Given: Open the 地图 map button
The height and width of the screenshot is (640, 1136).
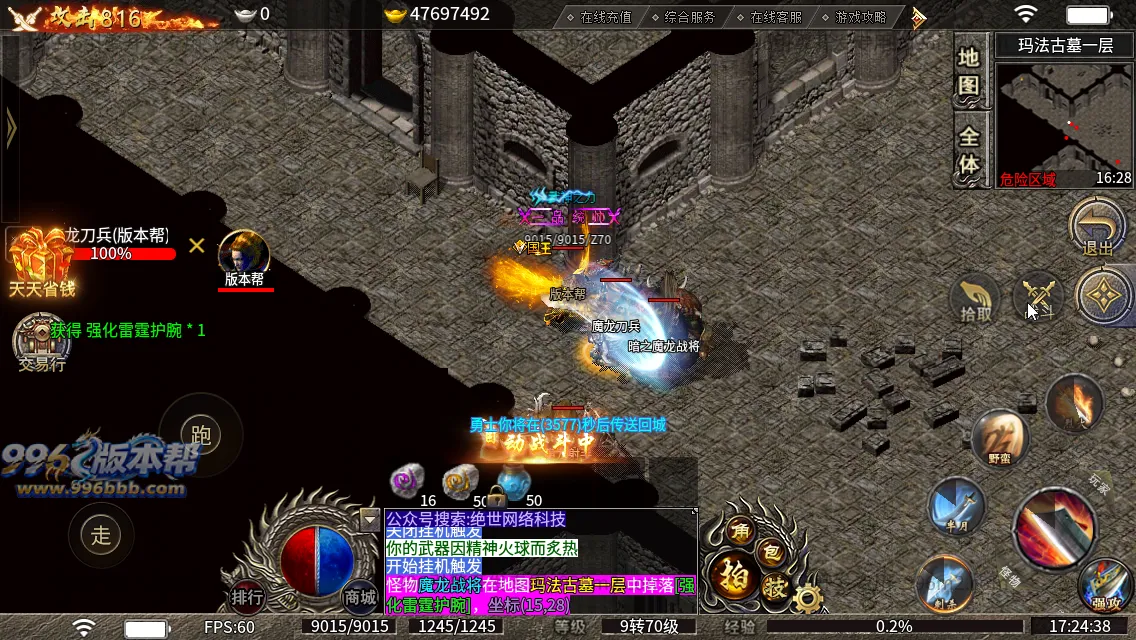Looking at the screenshot, I should pyautogui.click(x=968, y=71).
